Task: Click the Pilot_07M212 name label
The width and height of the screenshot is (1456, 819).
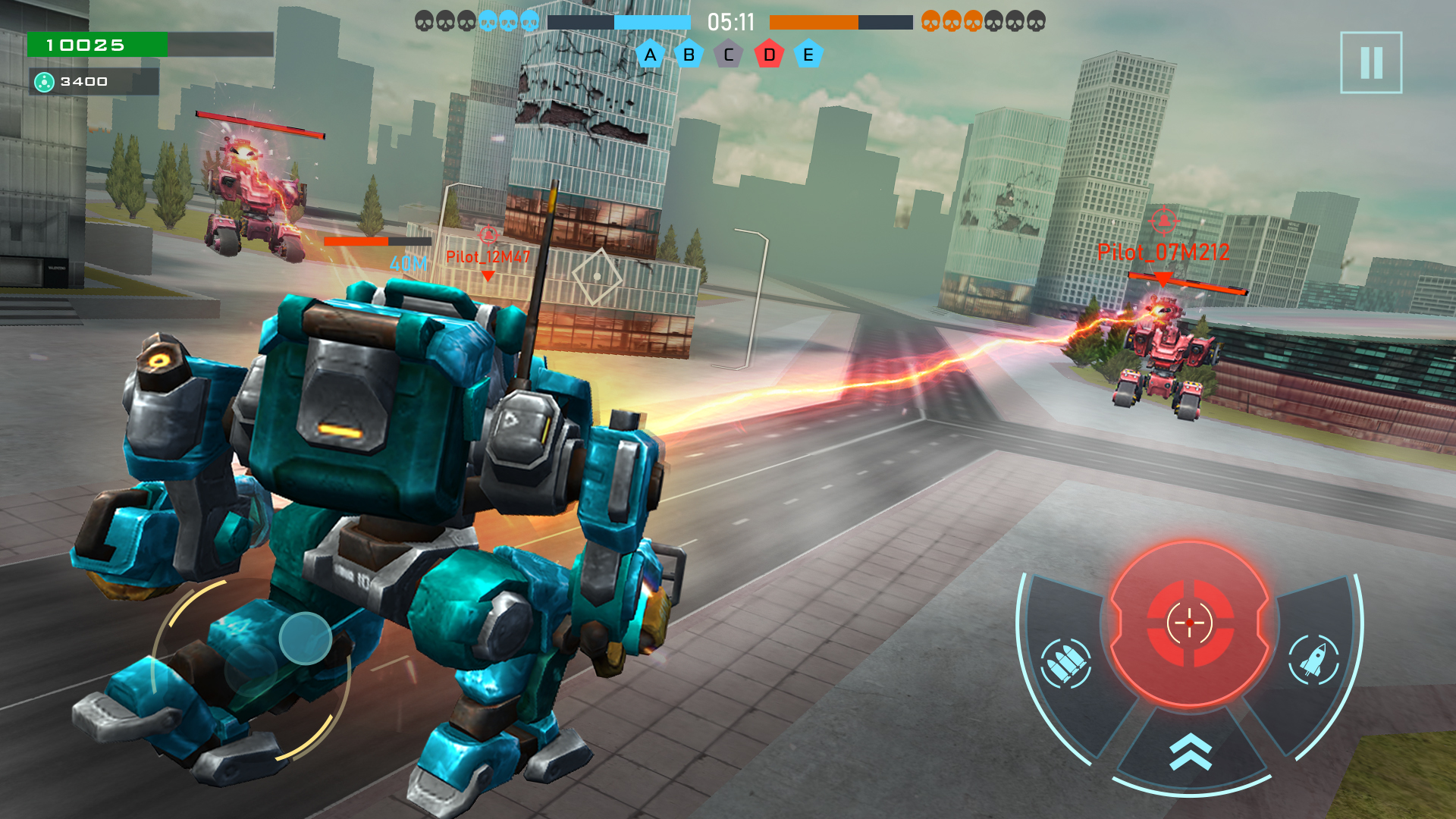Action: pos(1163,253)
